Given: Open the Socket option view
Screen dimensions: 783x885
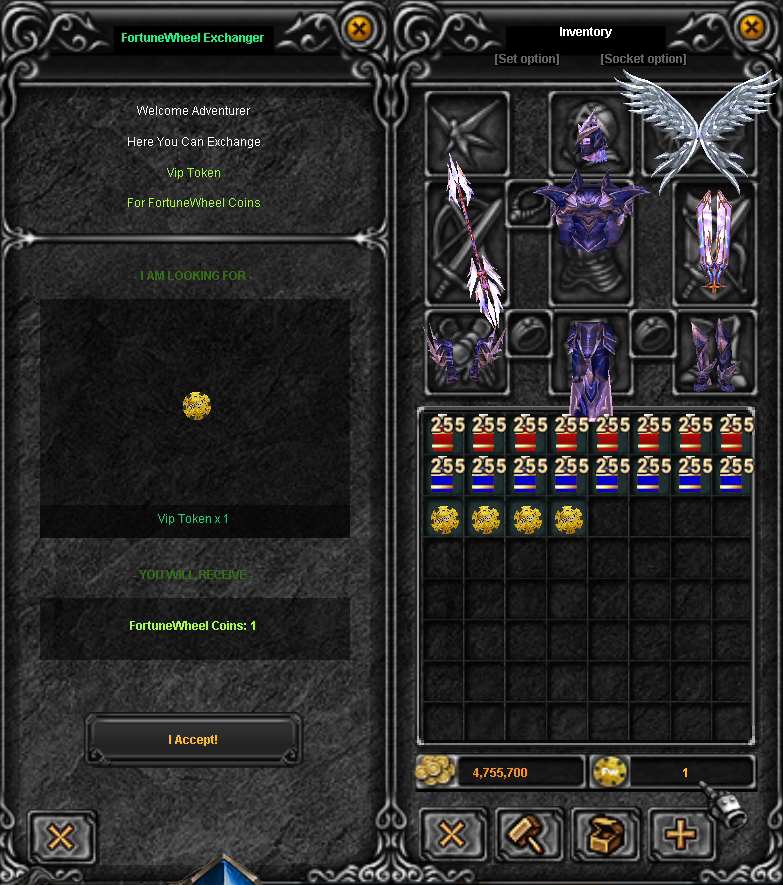Looking at the screenshot, I should (643, 59).
